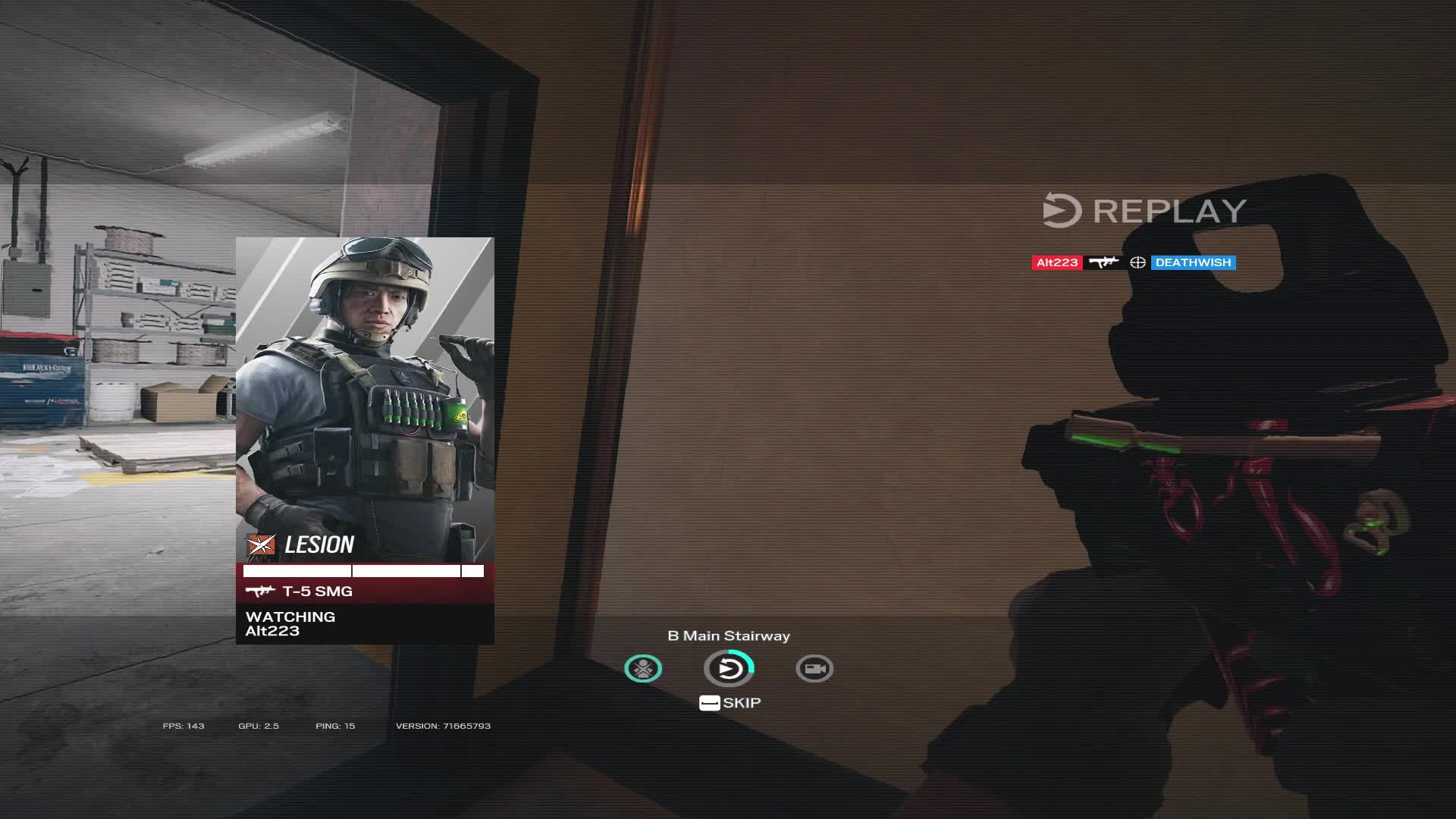Click the SMG icon in the killfeed
The width and height of the screenshot is (1456, 819).
[1106, 262]
